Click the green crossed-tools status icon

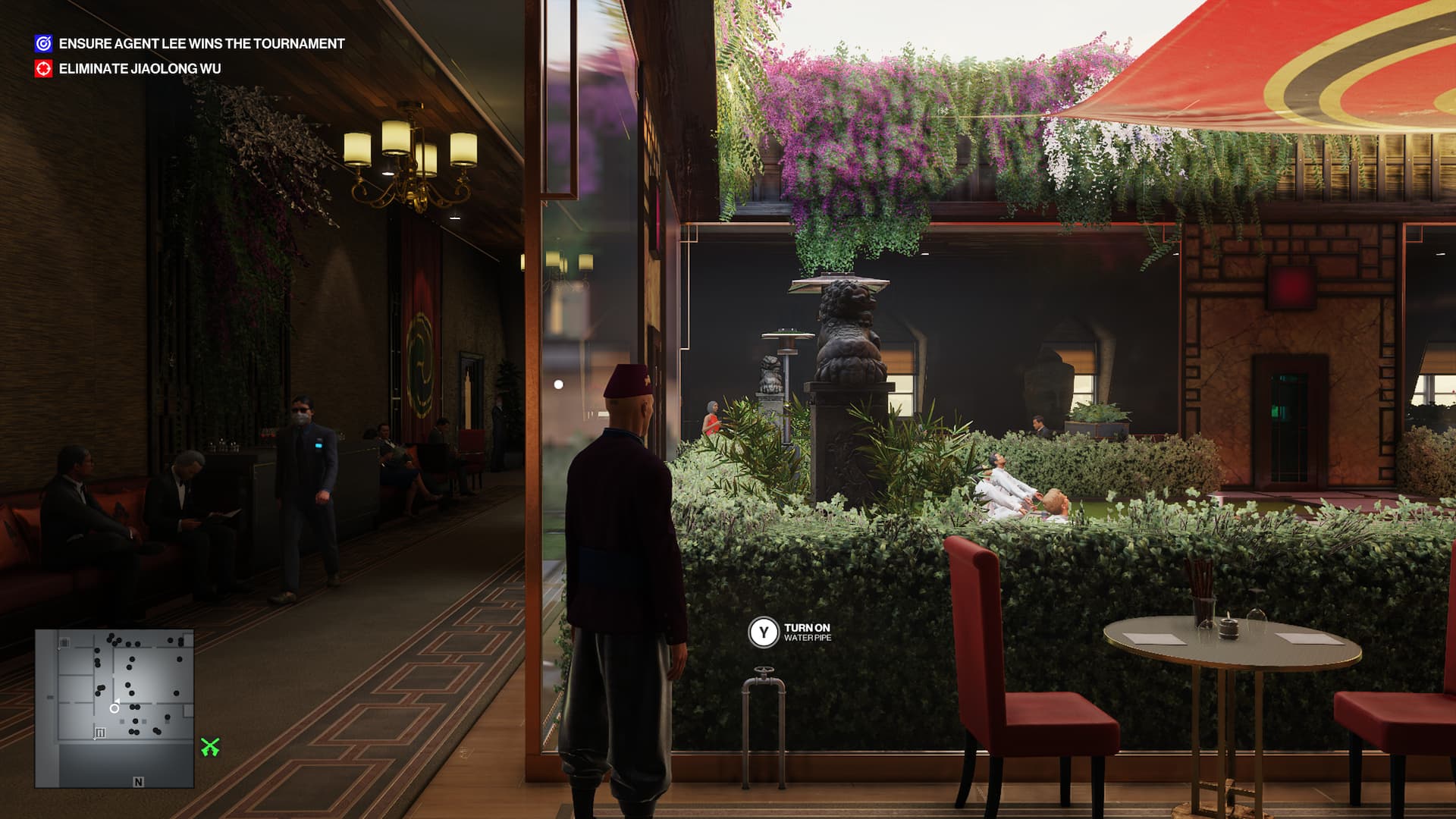(x=210, y=748)
